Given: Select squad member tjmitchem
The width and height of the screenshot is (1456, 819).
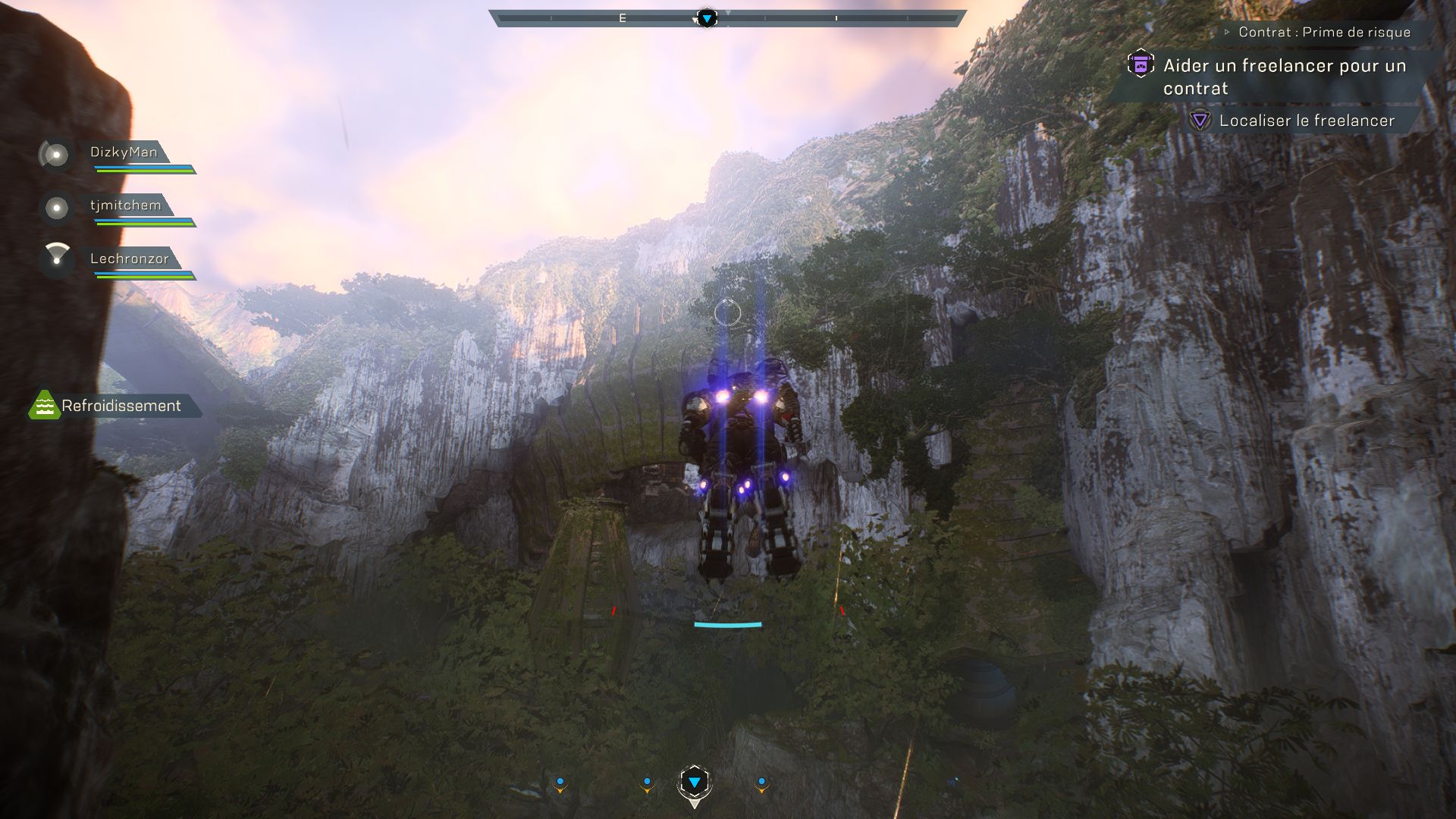Looking at the screenshot, I should click(x=126, y=206).
